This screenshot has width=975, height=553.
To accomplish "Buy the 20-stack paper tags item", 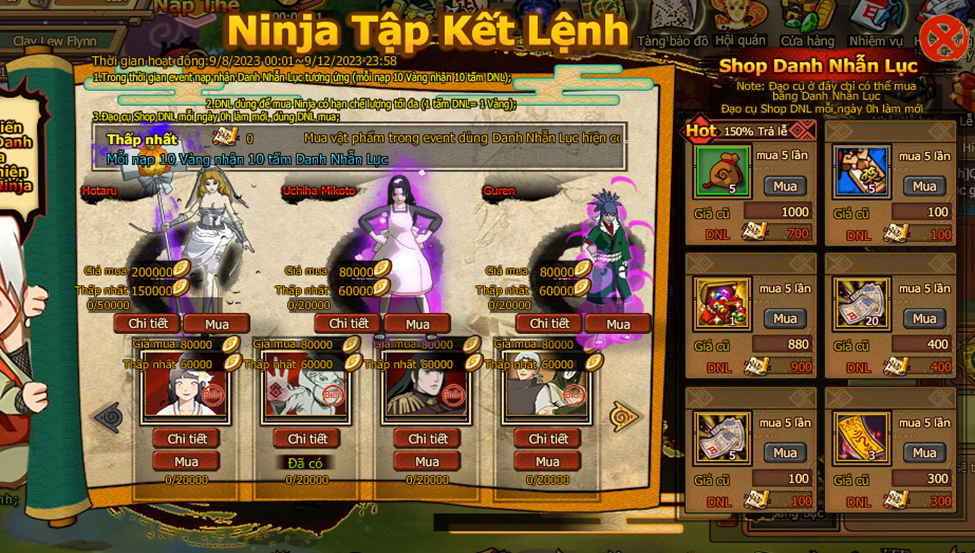I will pos(924,318).
